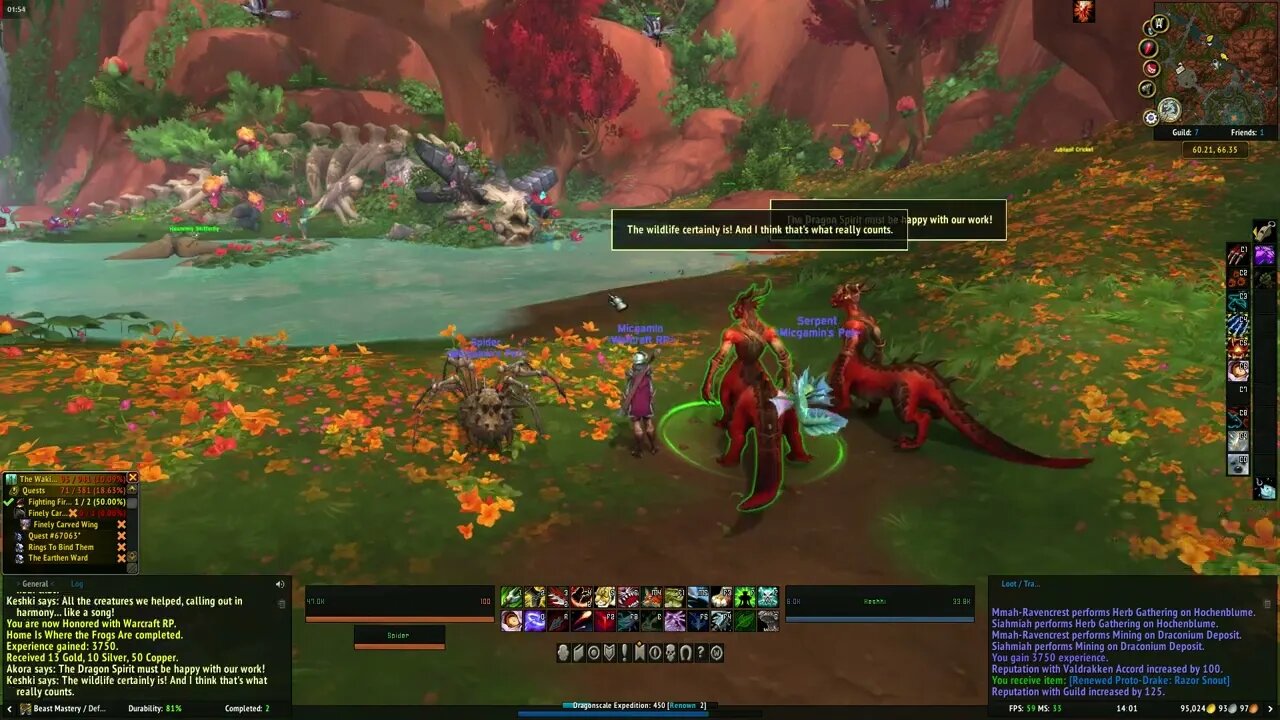Image resolution: width=1280 pixels, height=720 pixels.
Task: Click the red crystal addon button near the minimap
Action: point(1147,46)
